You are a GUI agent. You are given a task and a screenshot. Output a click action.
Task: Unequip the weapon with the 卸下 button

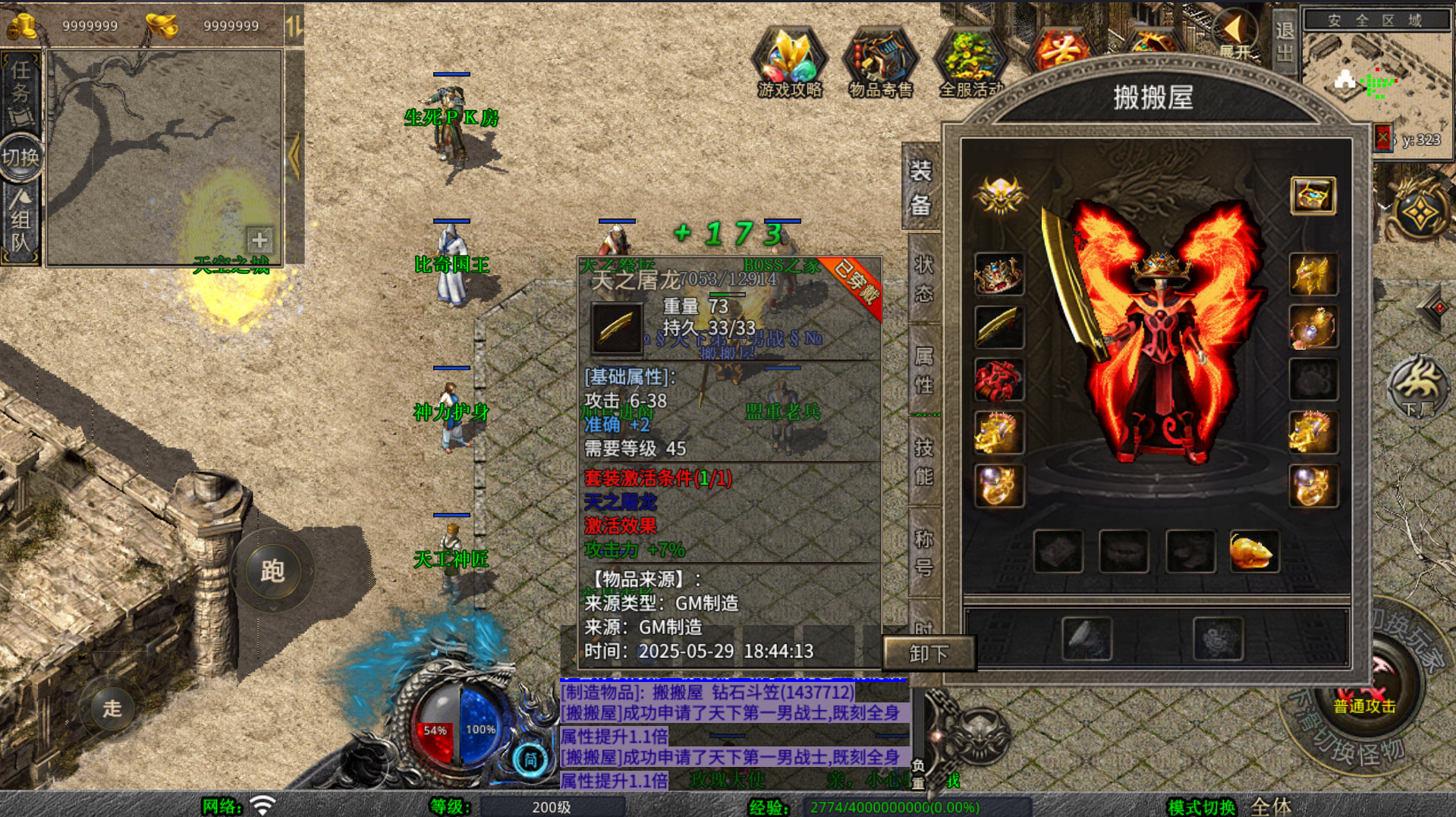929,653
